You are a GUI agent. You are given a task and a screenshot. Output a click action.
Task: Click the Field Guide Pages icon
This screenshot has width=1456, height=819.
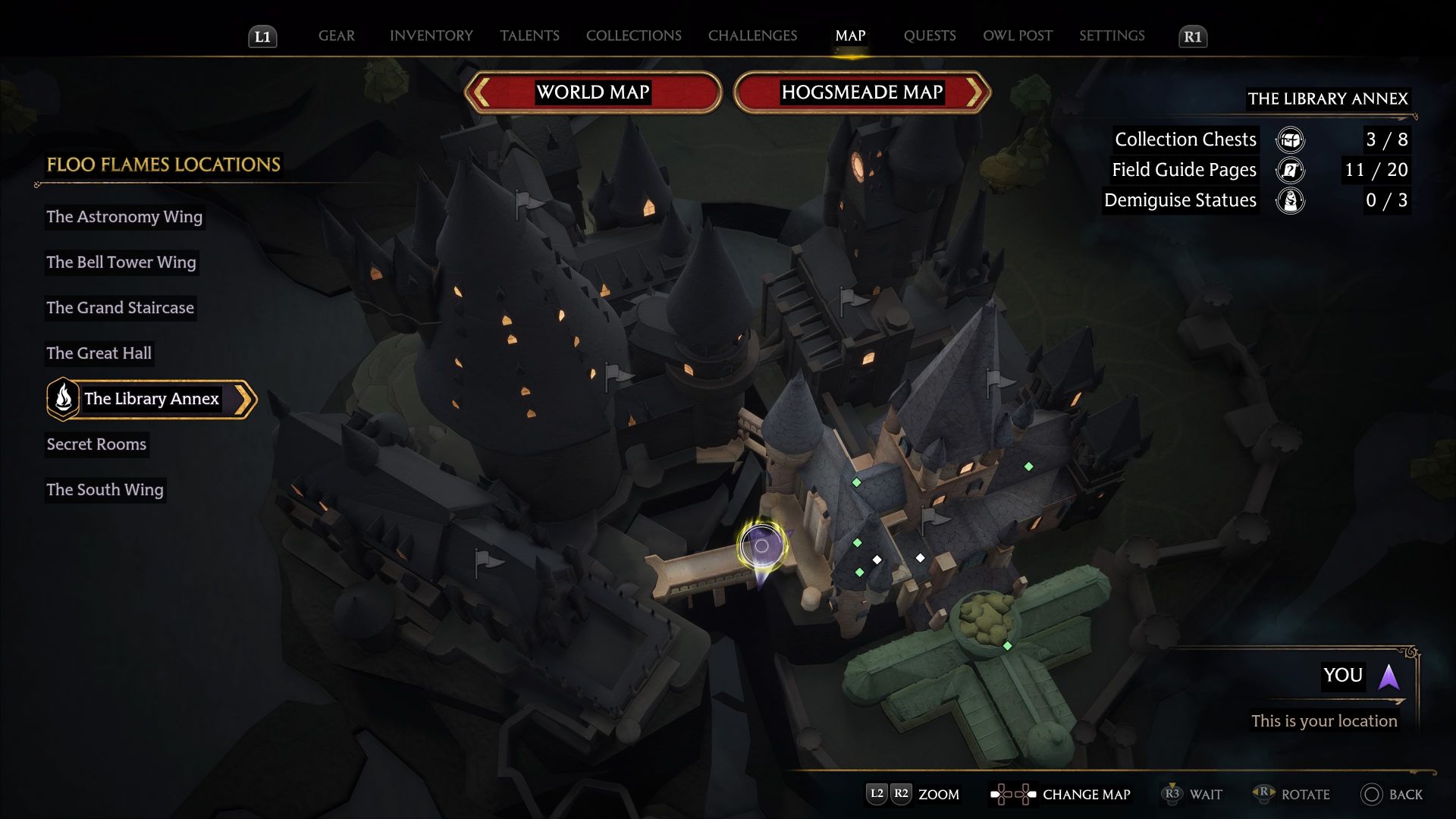(1290, 170)
